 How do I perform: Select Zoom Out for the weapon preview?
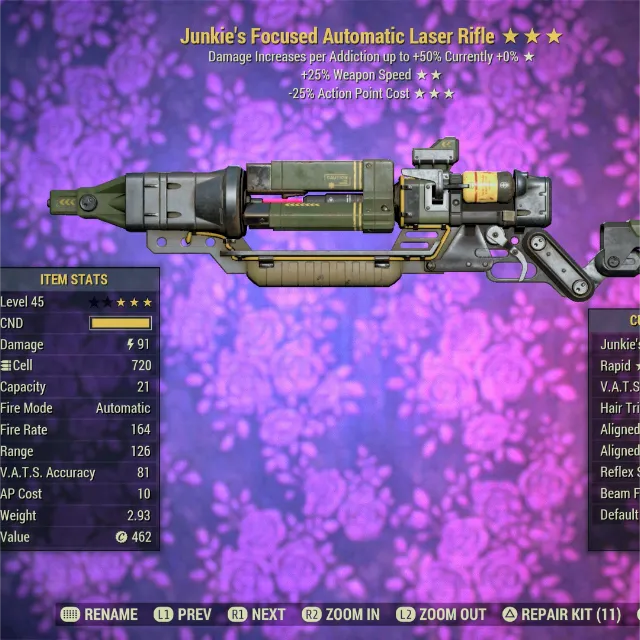[x=445, y=615]
